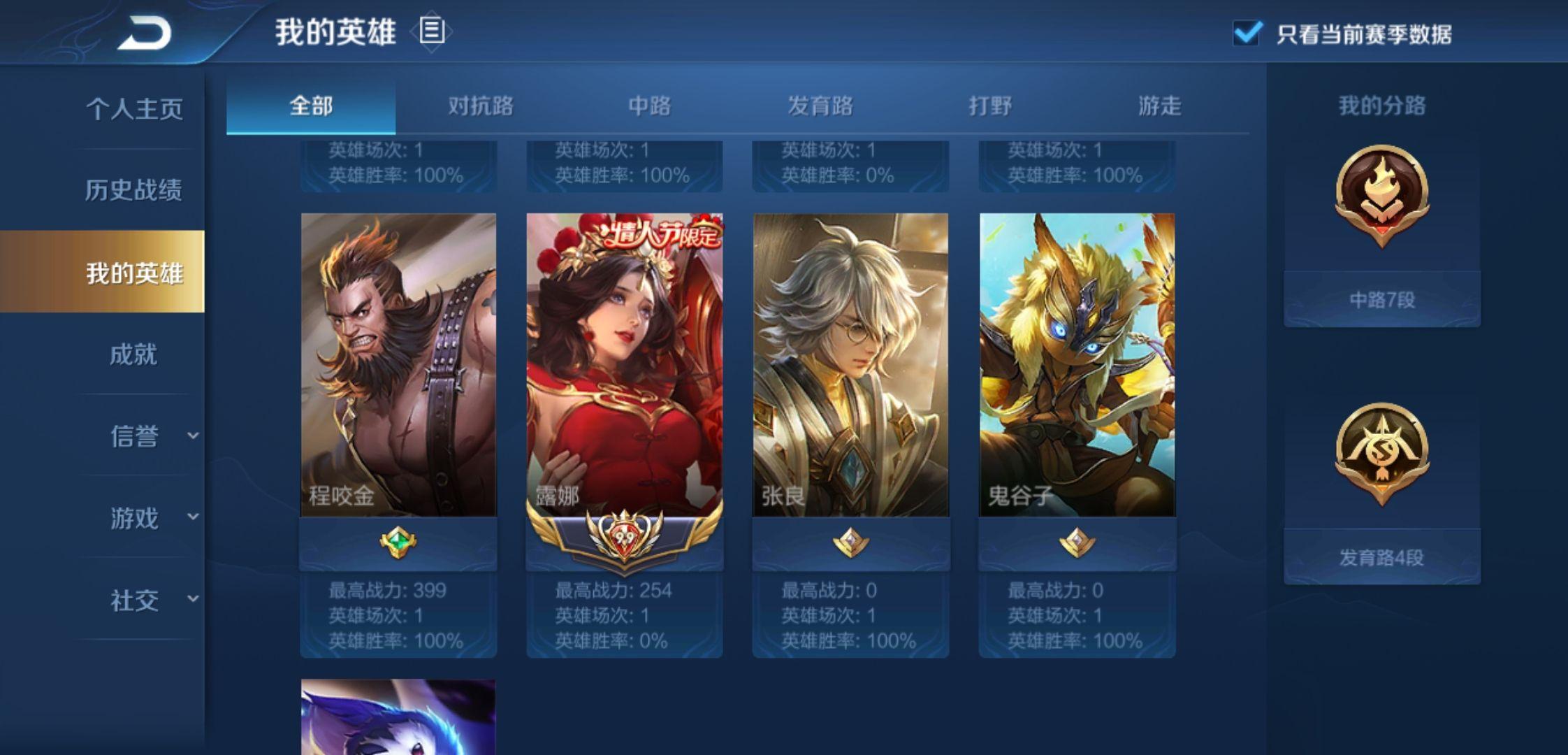
Task: Go back using the return arrow
Action: [145, 33]
